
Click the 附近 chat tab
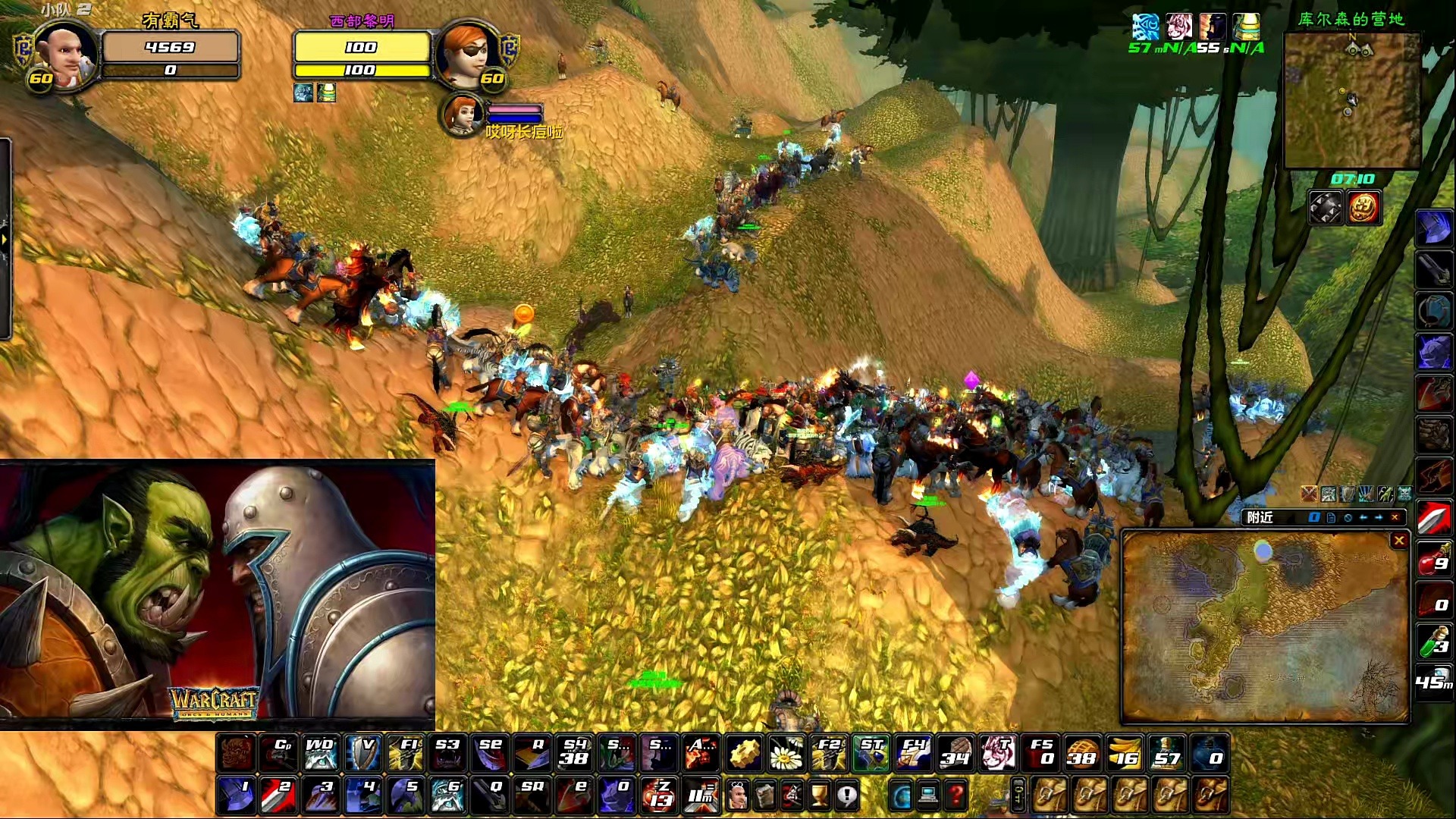coord(1260,517)
